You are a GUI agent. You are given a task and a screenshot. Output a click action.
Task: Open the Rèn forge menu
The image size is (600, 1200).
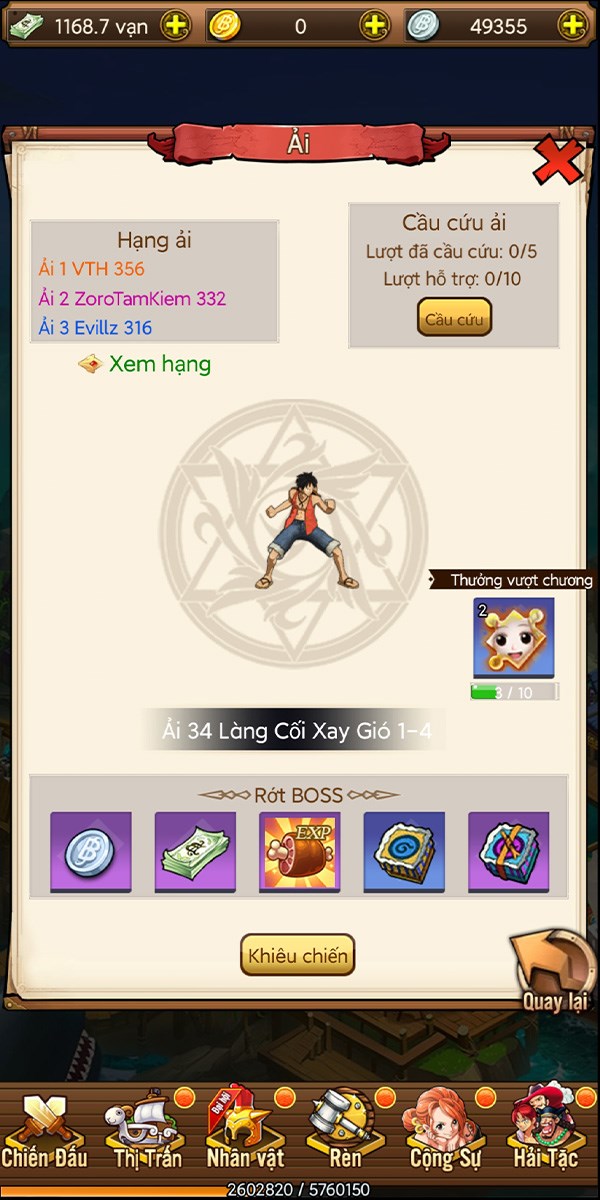pos(345,1132)
